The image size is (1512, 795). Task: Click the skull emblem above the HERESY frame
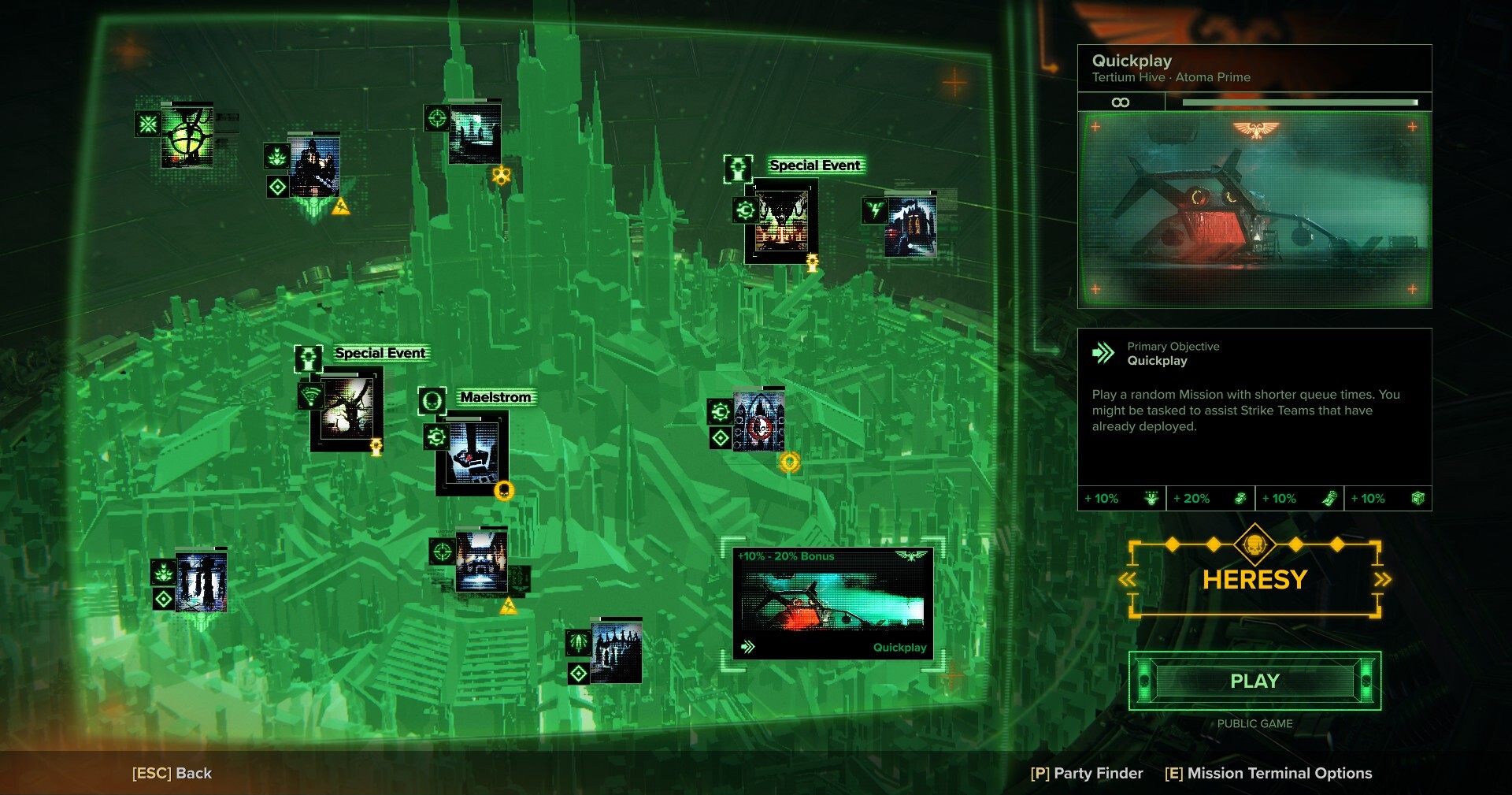[1255, 544]
